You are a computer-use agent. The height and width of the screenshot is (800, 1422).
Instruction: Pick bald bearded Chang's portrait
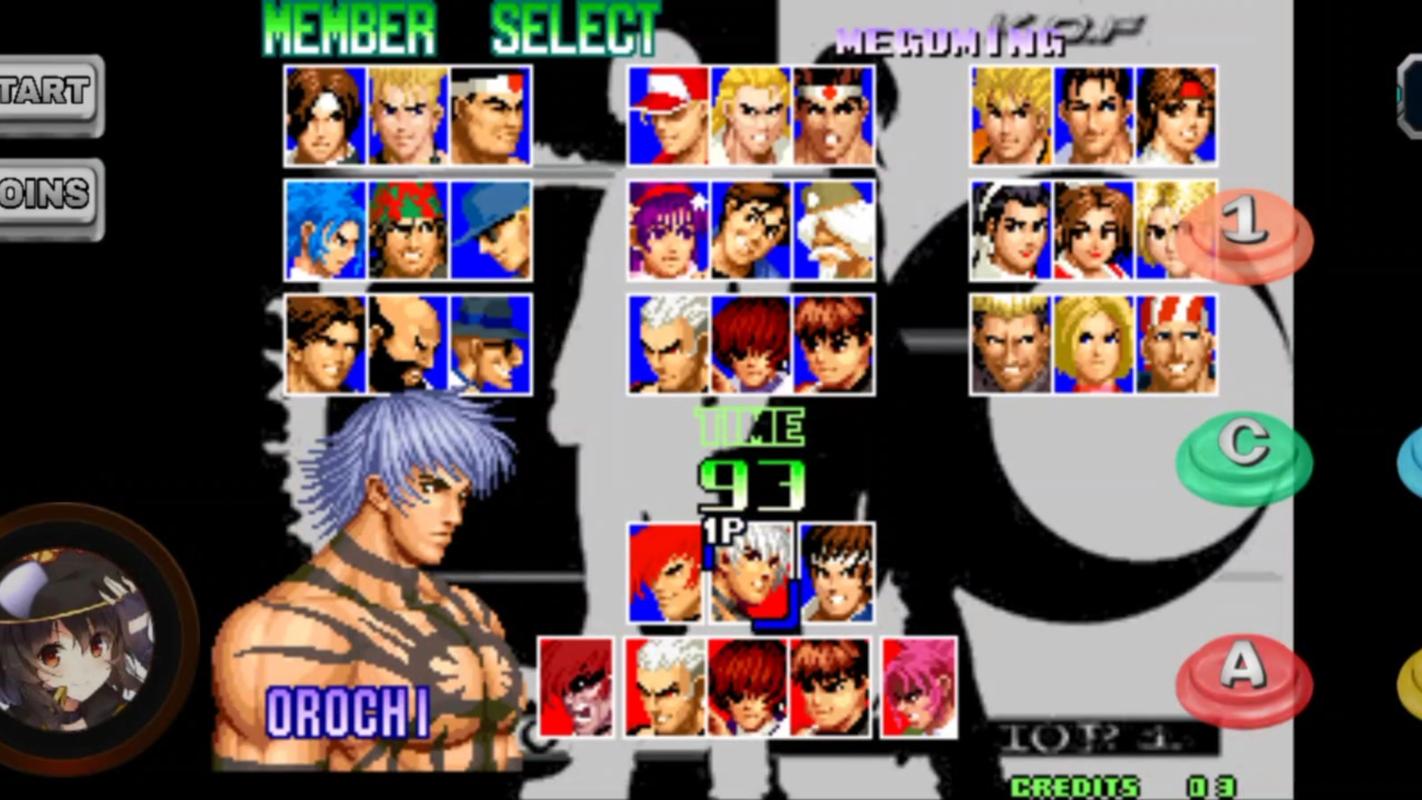pyautogui.click(x=408, y=344)
